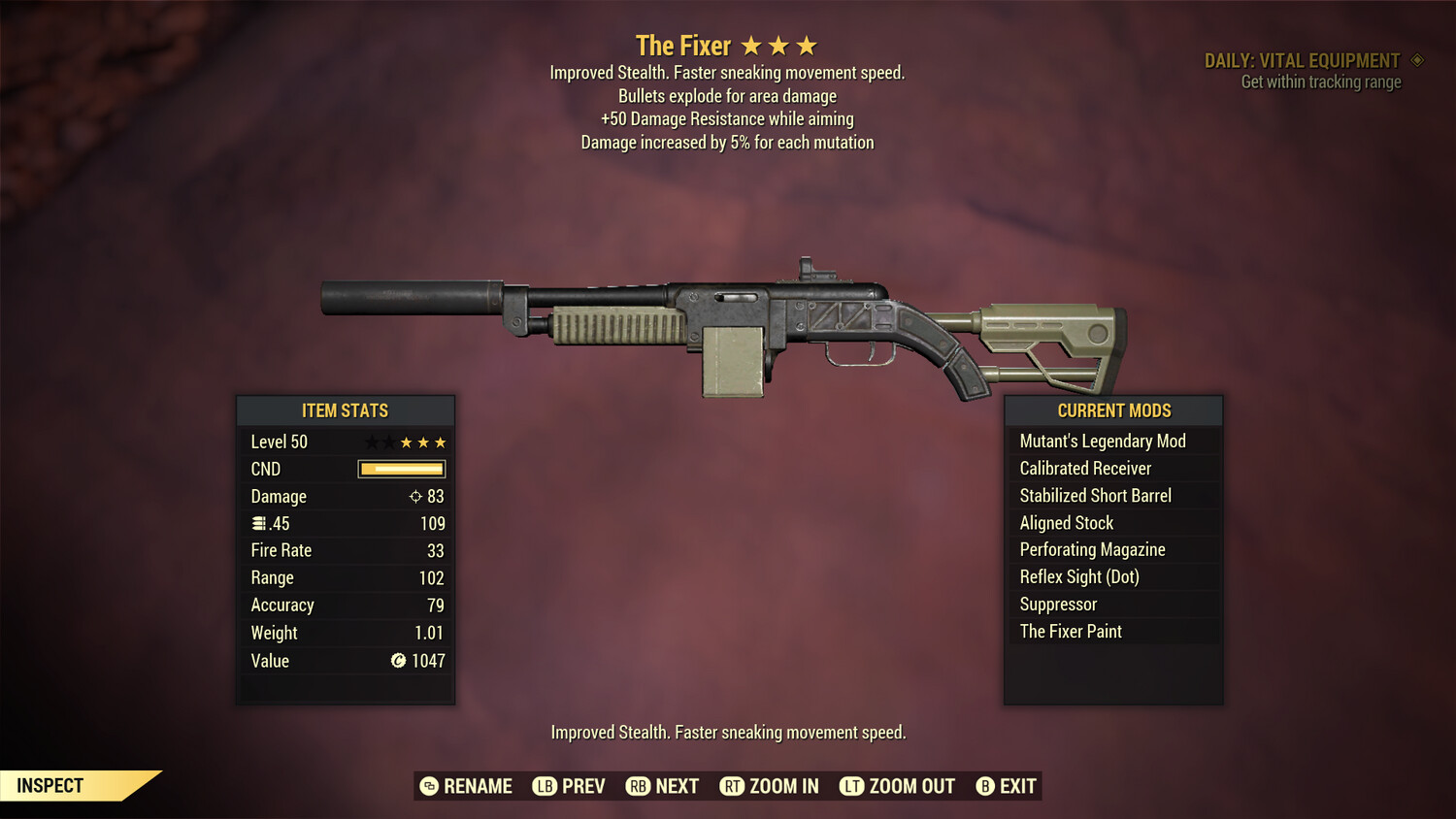Click the crosshair icon next to Damage 83

coord(416,496)
